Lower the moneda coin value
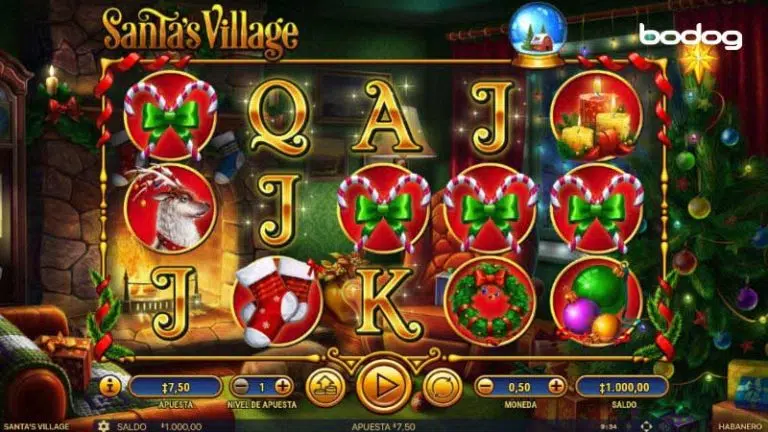This screenshot has width=768, height=432. pos(485,386)
